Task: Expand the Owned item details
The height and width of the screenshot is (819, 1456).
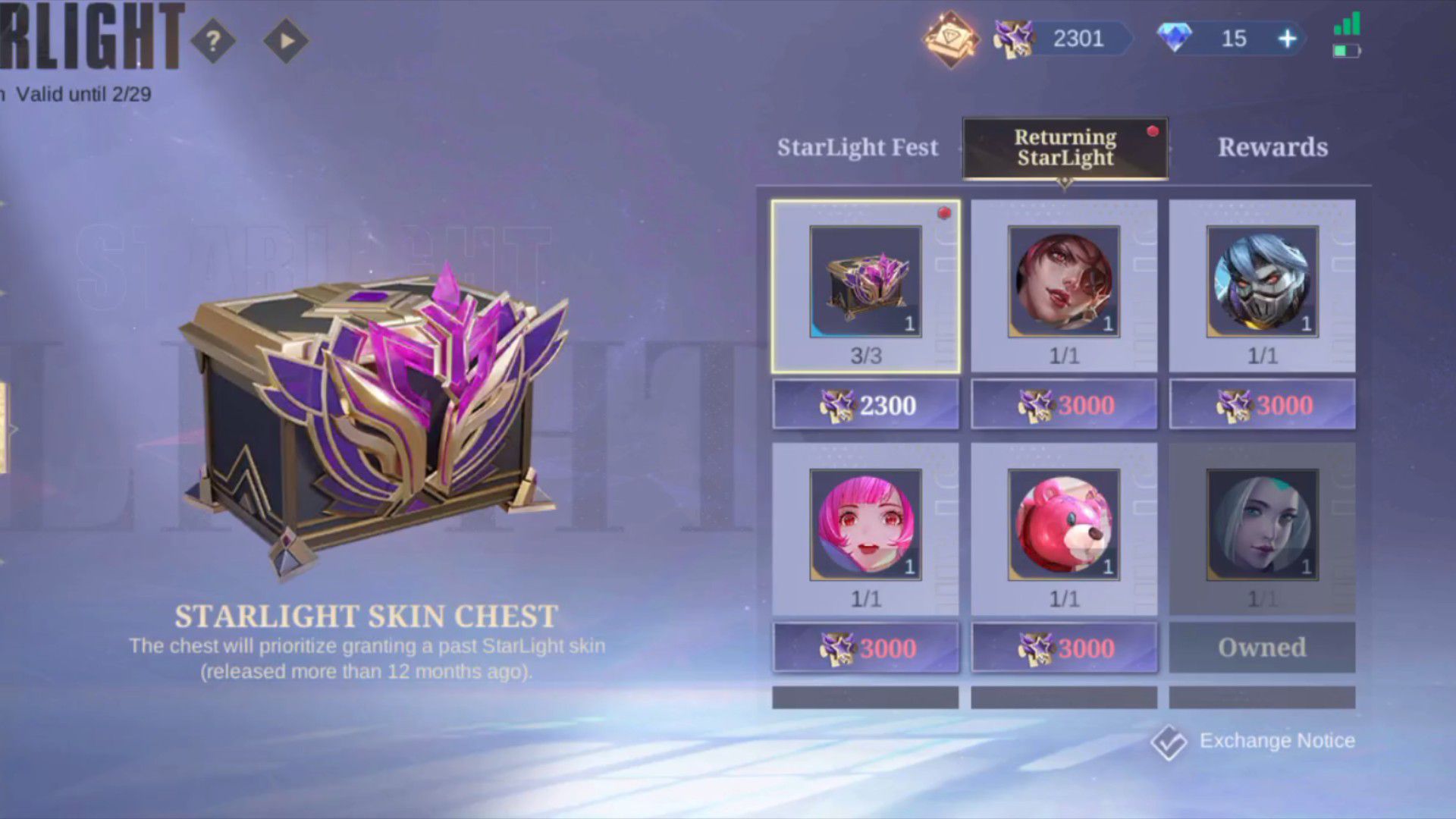Action: pyautogui.click(x=1261, y=525)
